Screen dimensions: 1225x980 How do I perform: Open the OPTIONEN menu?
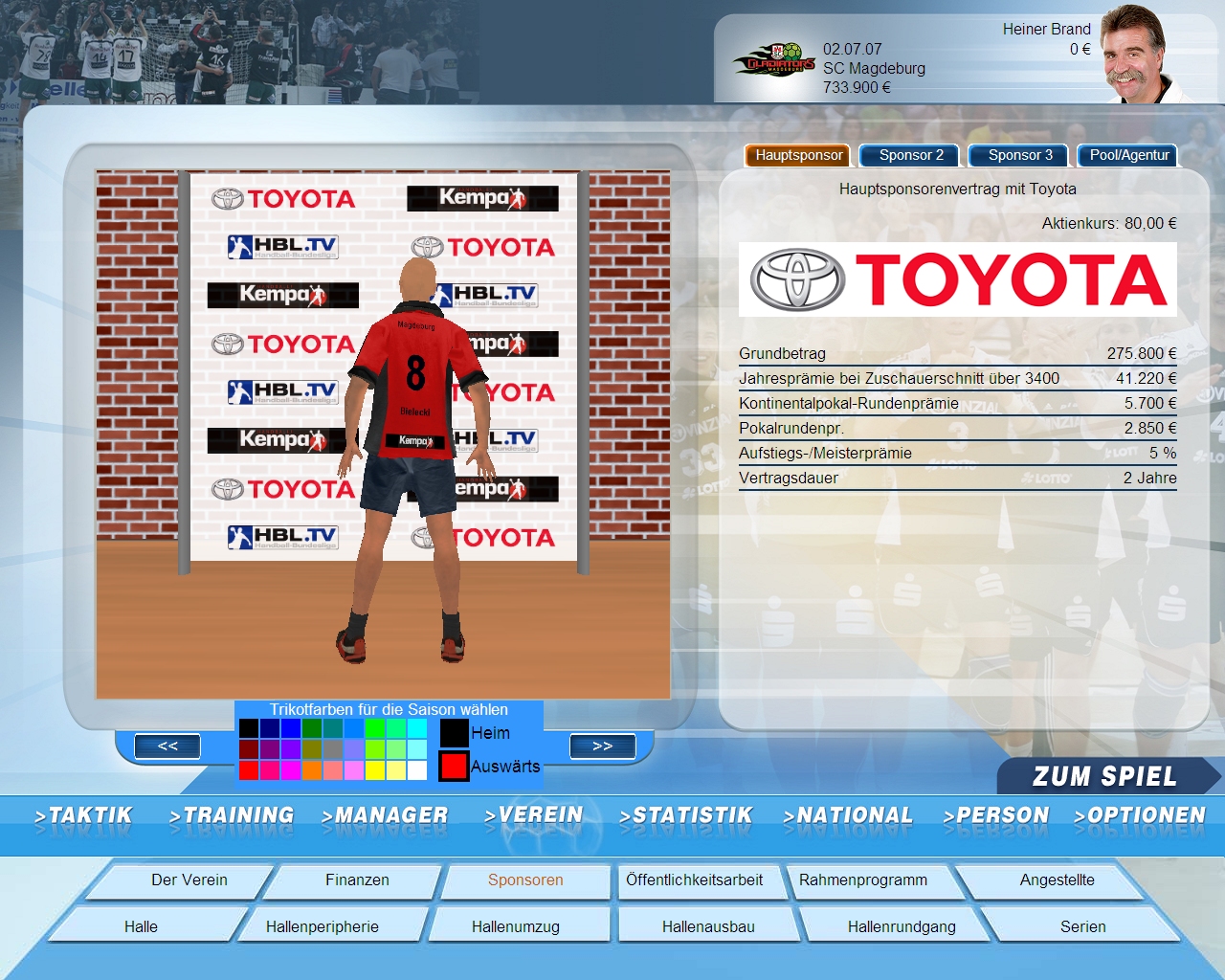[1140, 815]
